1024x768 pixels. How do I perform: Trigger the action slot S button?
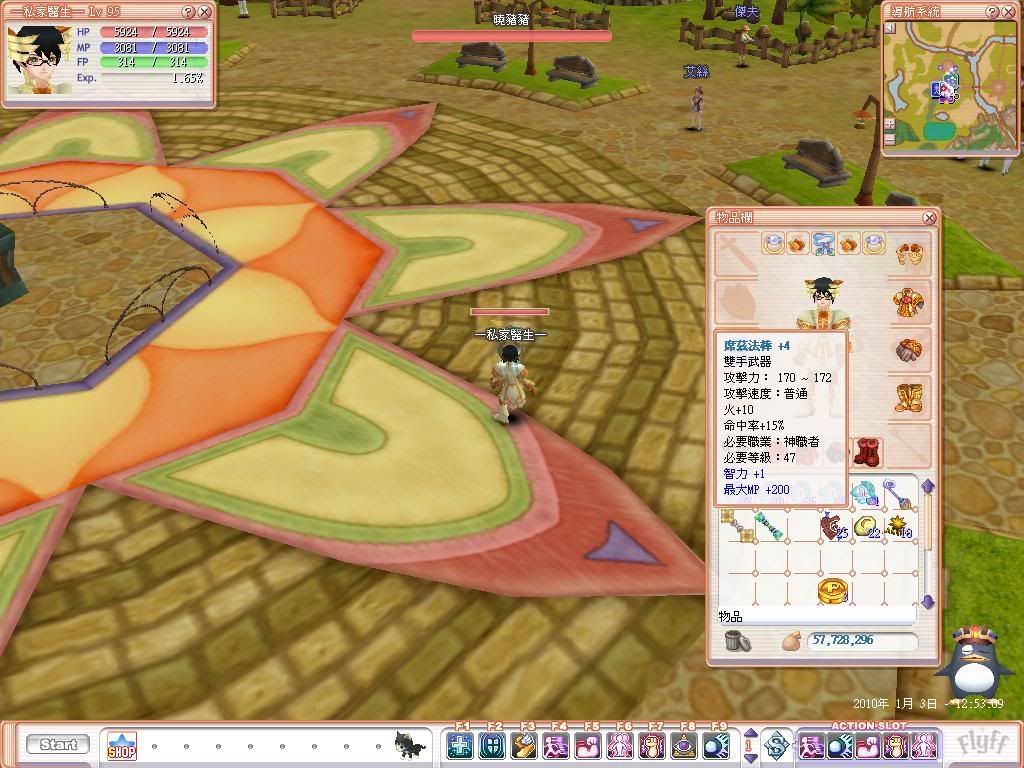(x=776, y=745)
